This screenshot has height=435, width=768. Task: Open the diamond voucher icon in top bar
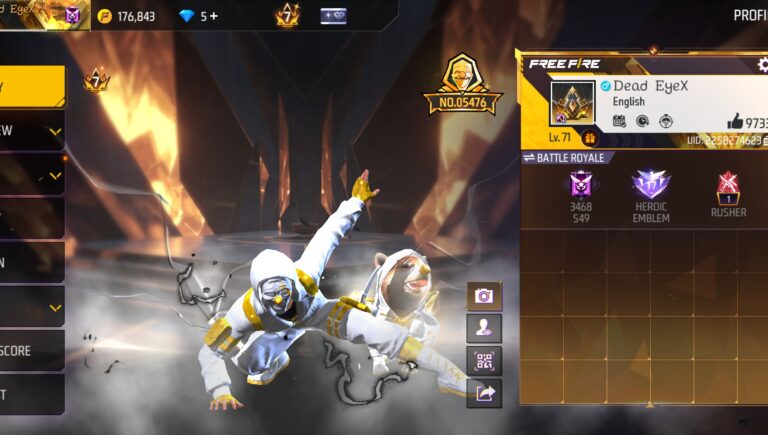point(333,16)
